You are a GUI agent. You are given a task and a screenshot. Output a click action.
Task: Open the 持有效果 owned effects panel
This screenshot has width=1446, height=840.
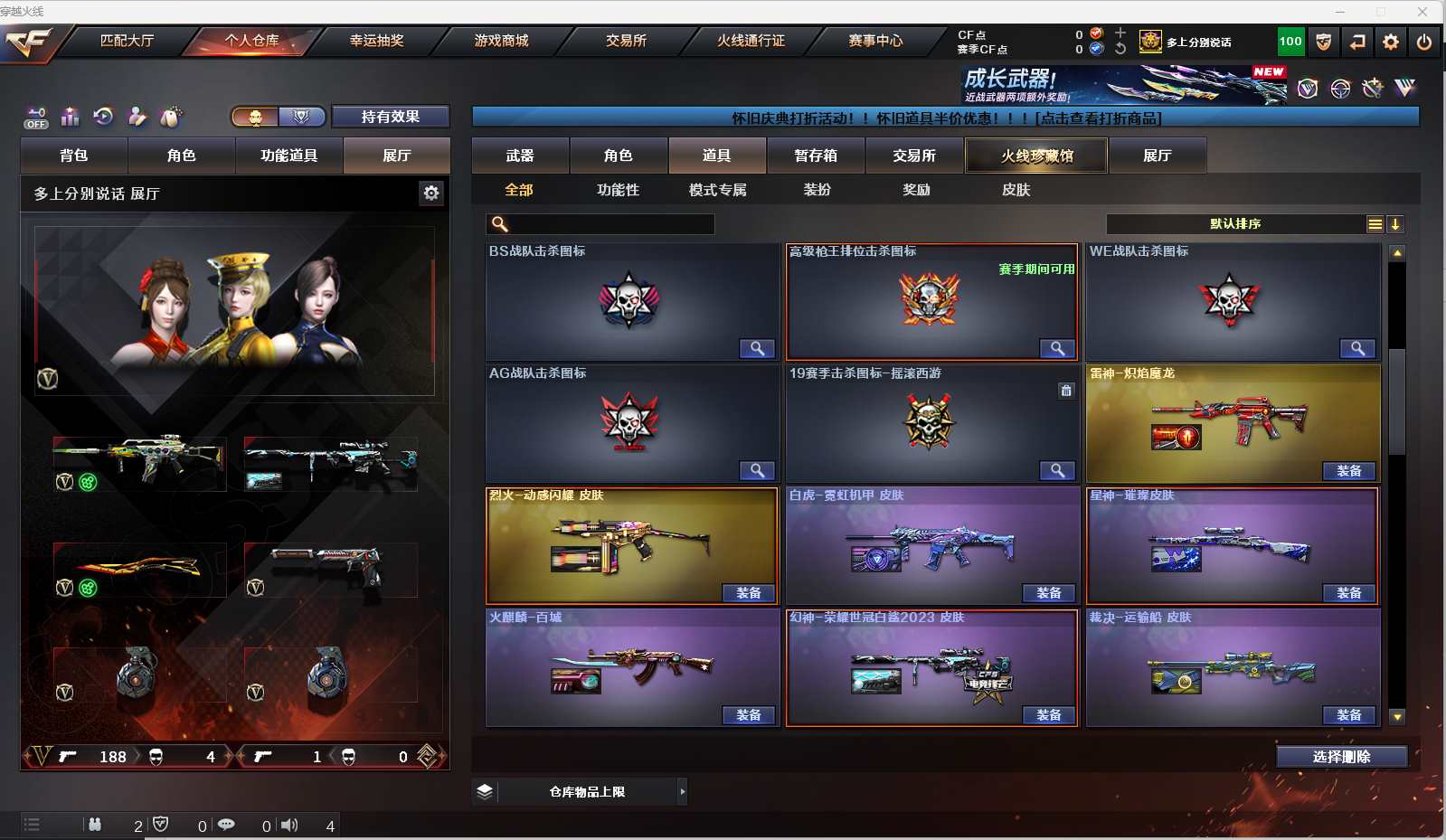click(390, 117)
